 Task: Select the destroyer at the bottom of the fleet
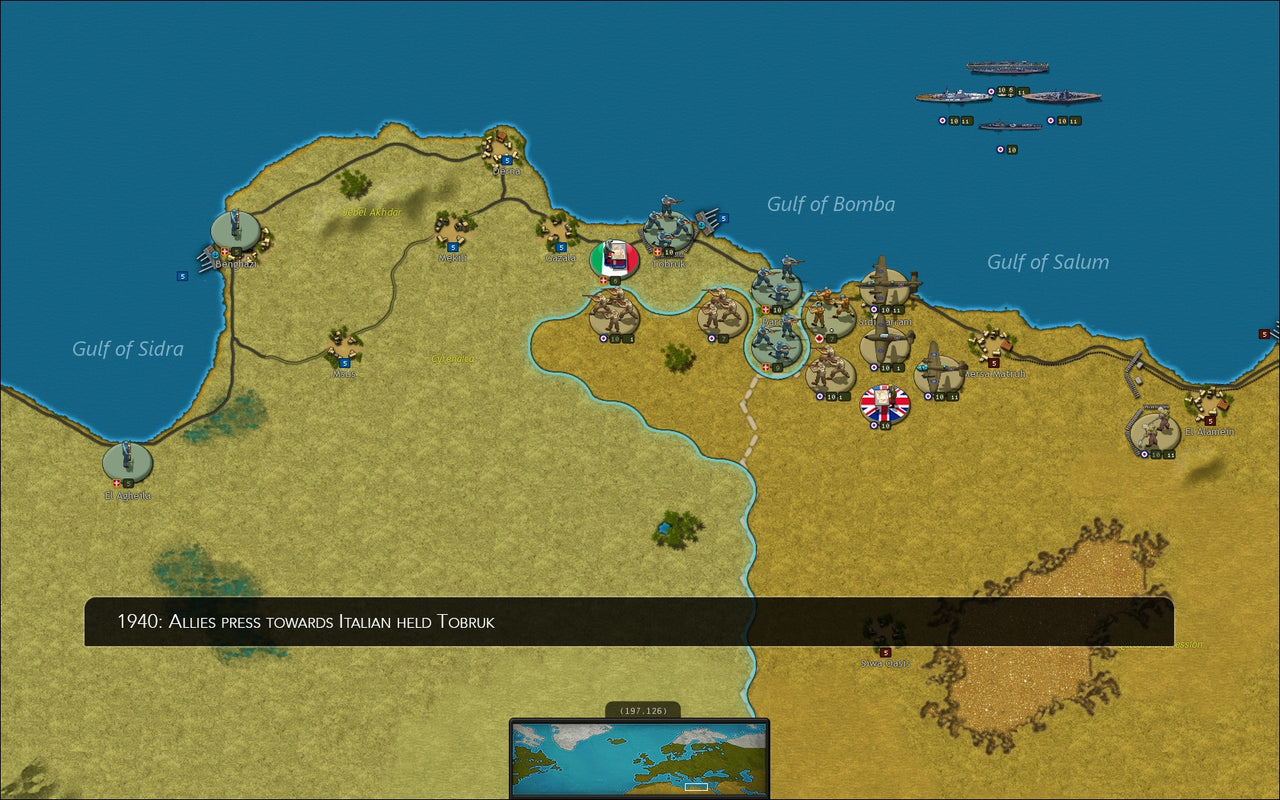point(1010,126)
